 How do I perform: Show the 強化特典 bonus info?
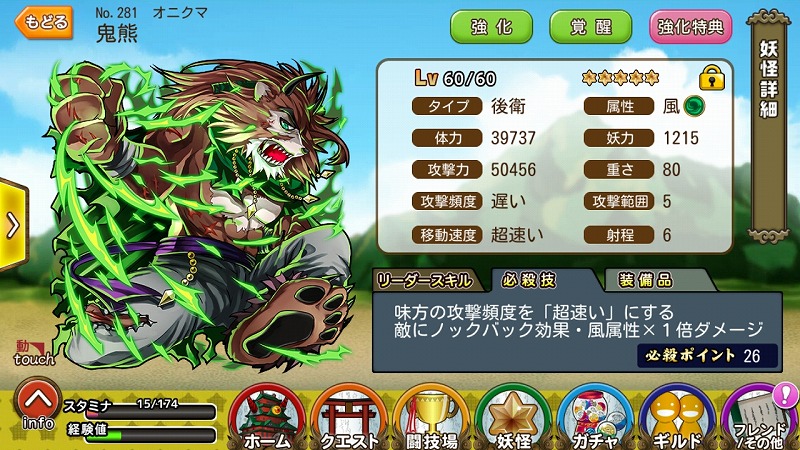coord(690,27)
